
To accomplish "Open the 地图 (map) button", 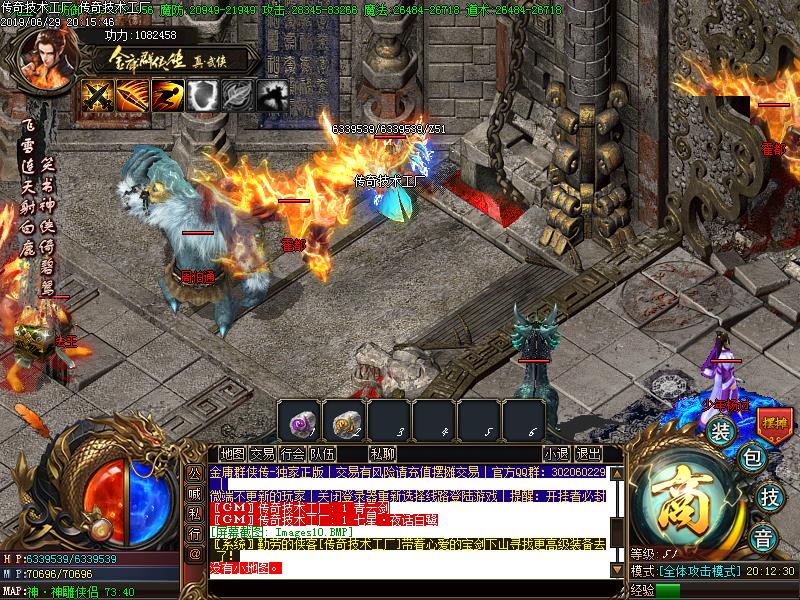I will 232,453.
